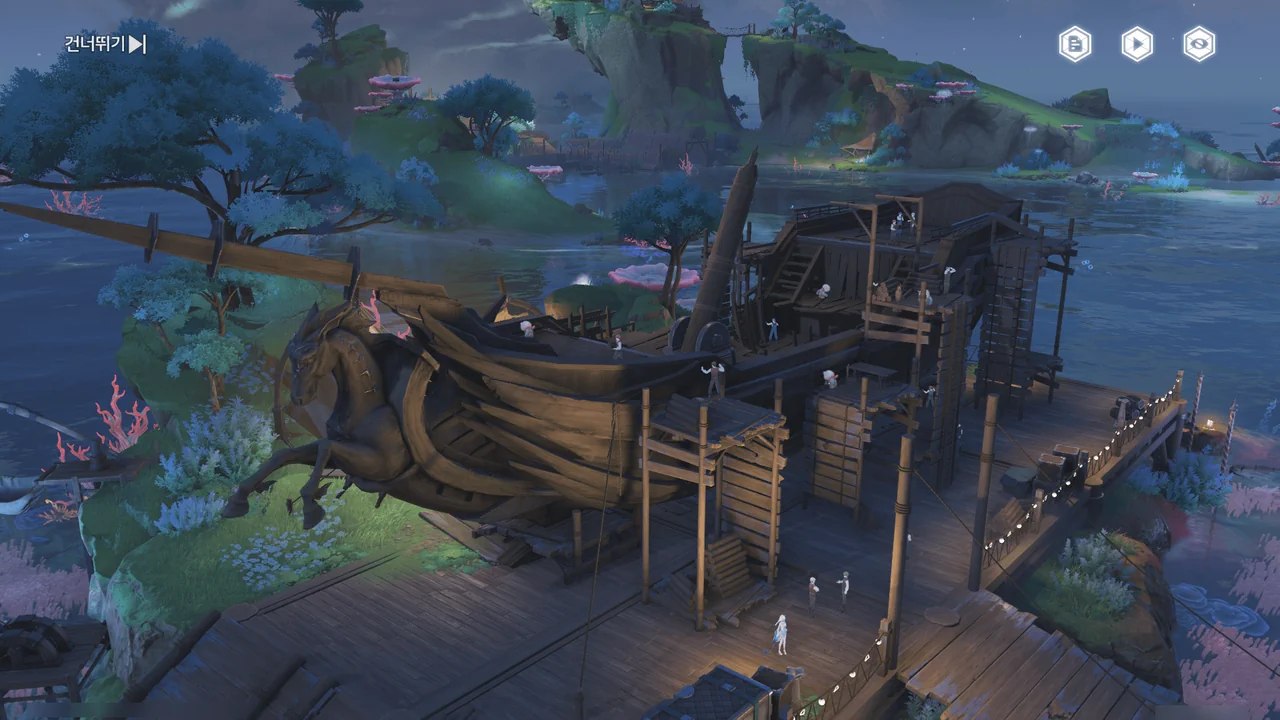The width and height of the screenshot is (1280, 720).
Task: Toggle auto-play with the play triangle icon
Action: [x=1137, y=44]
